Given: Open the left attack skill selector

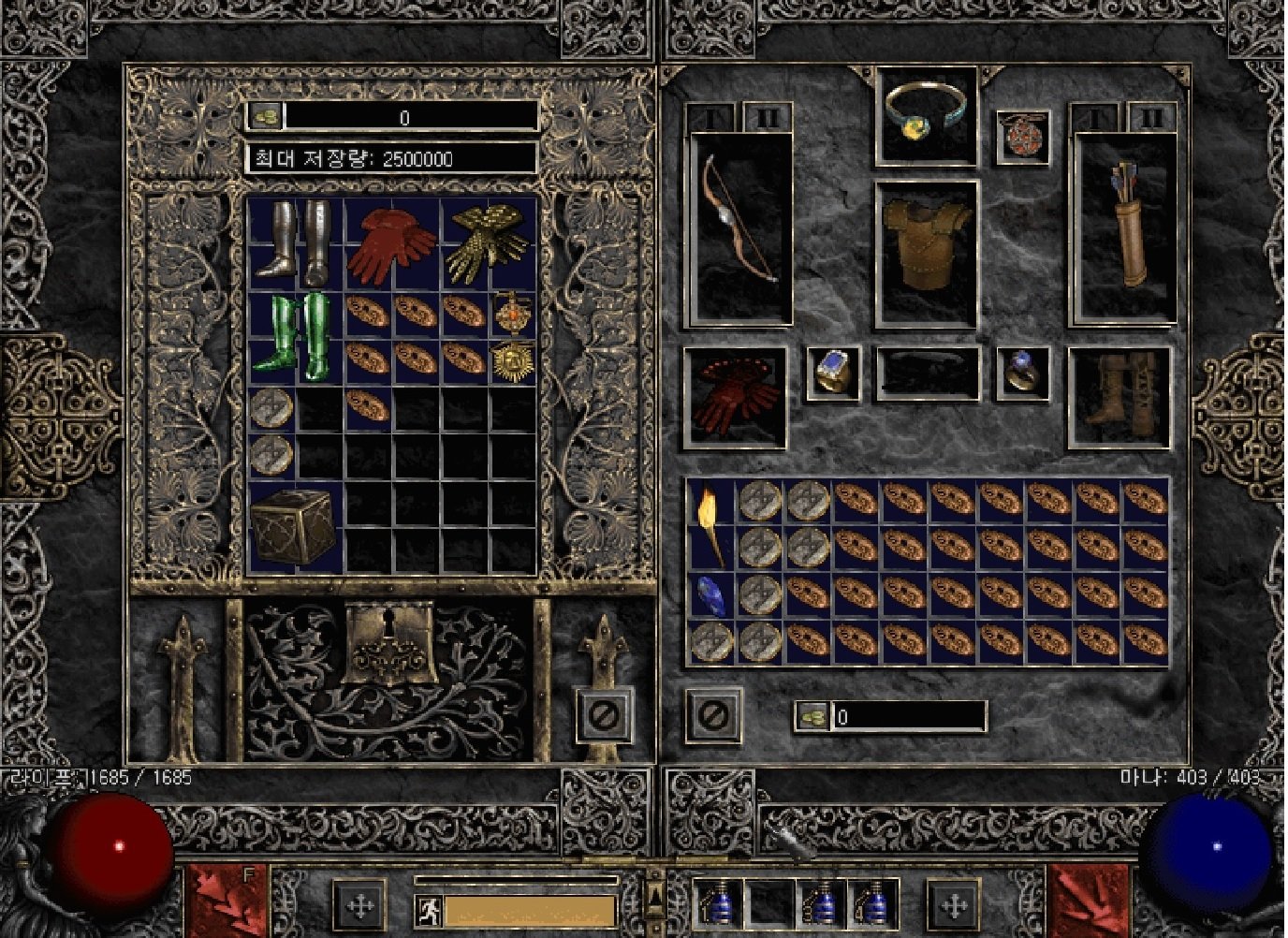Looking at the screenshot, I should (226, 901).
